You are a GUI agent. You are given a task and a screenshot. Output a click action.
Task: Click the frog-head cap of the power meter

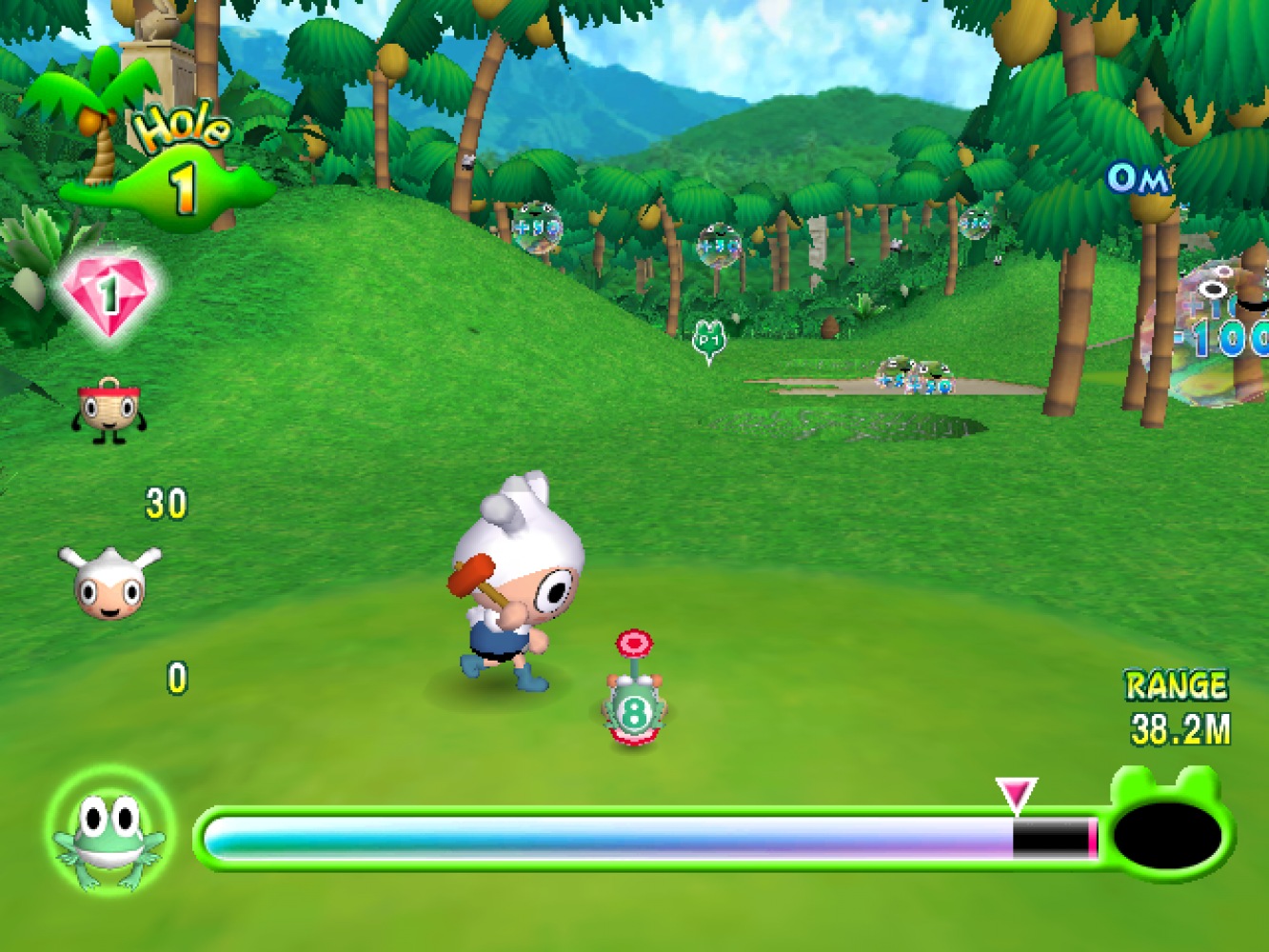tap(1170, 828)
